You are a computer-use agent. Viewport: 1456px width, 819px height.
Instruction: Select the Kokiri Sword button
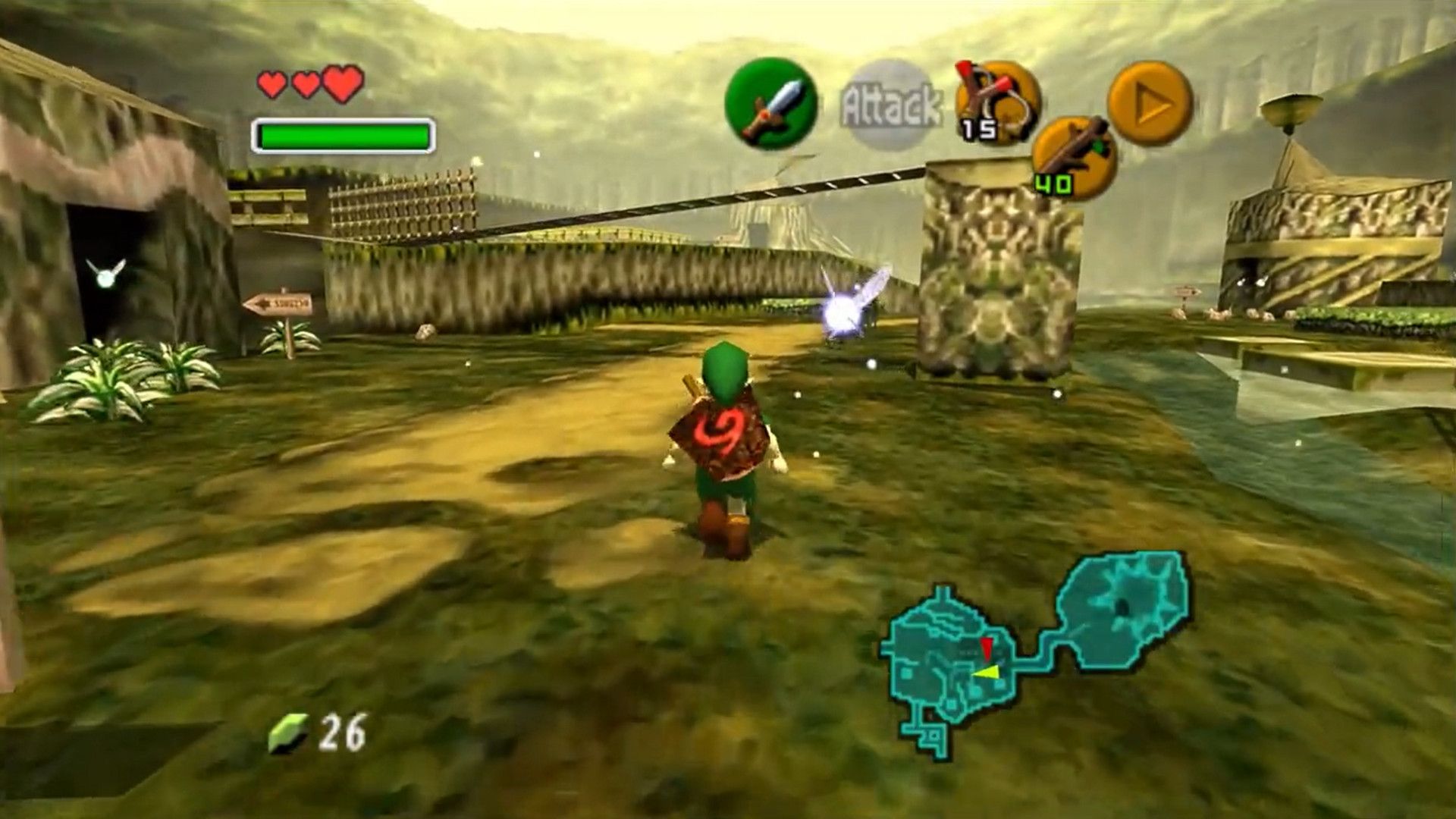(x=770, y=104)
